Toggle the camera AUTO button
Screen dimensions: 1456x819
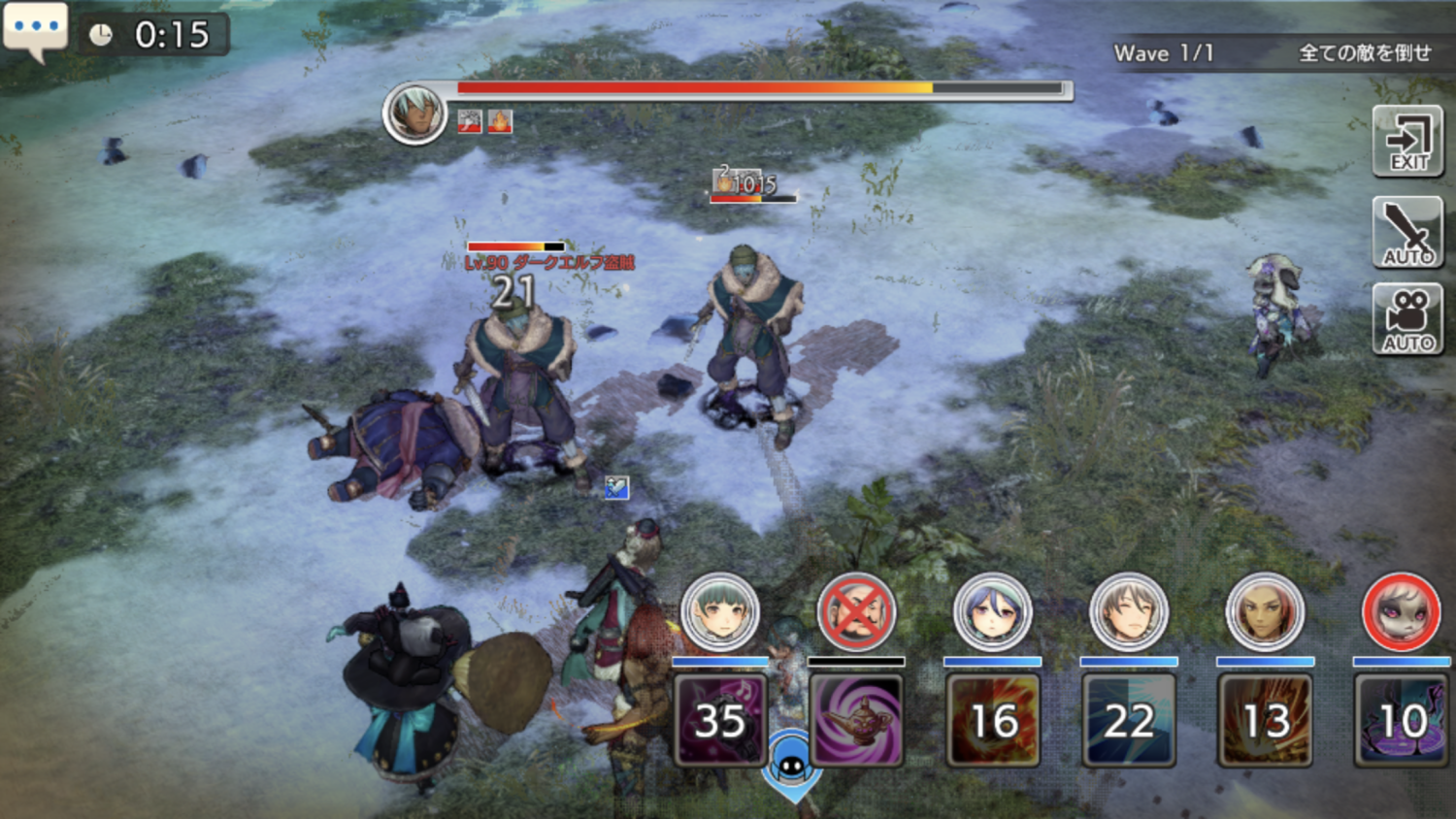click(x=1407, y=319)
